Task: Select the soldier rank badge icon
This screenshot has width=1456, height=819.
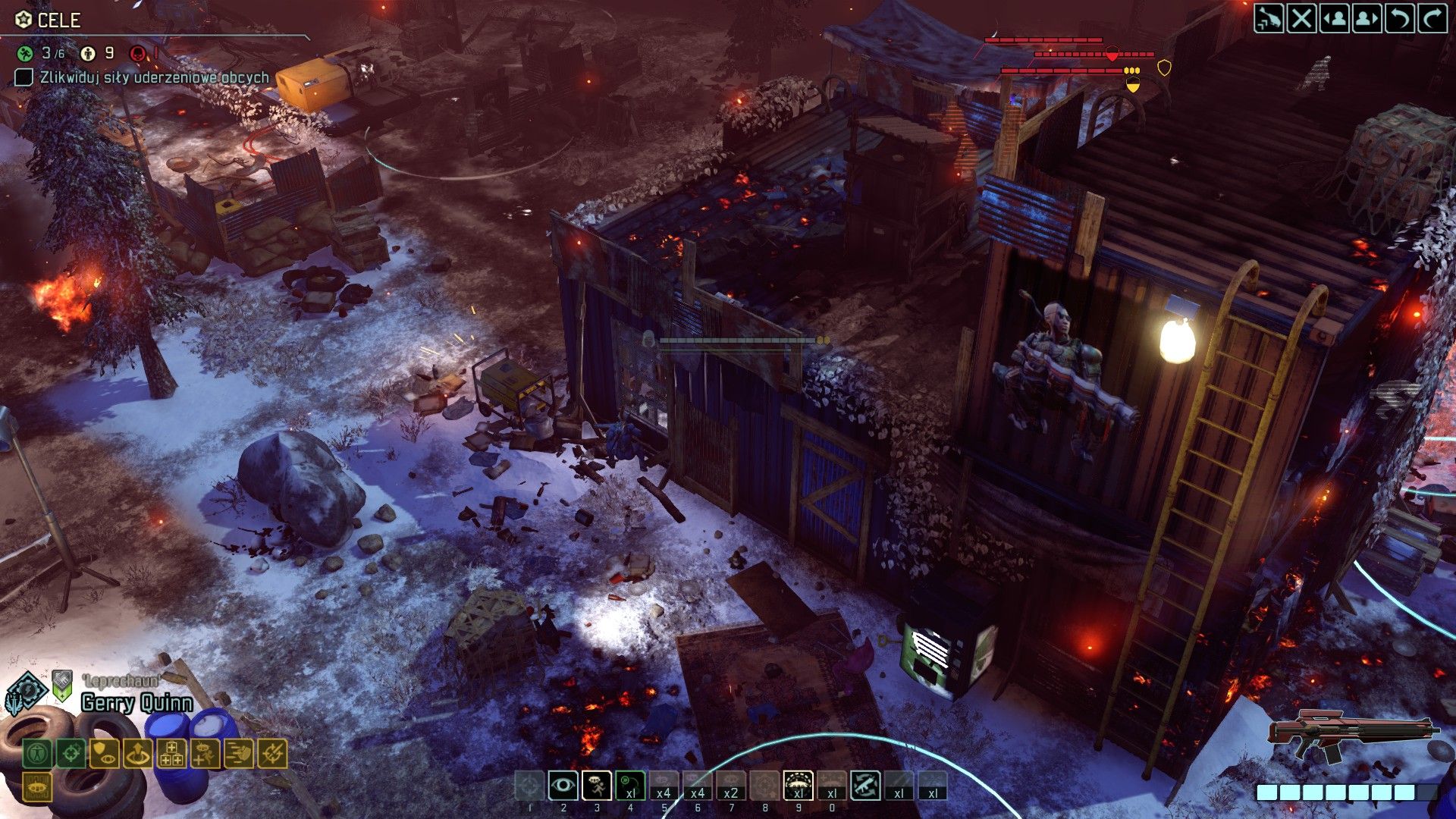Action: coord(62,685)
